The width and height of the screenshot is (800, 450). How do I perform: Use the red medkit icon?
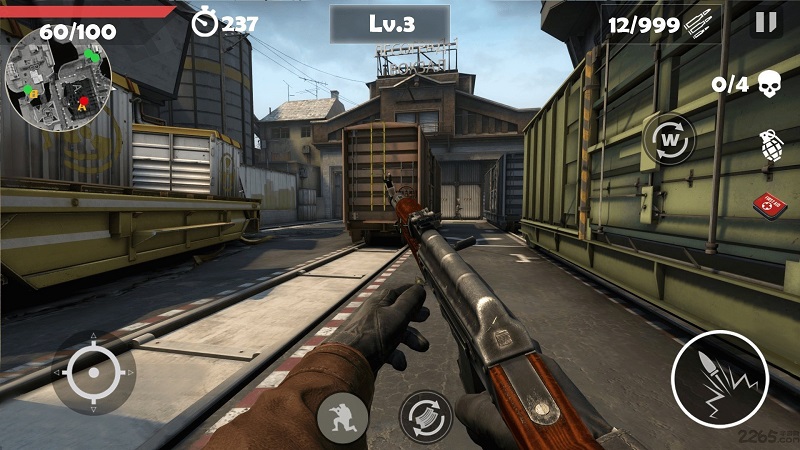tap(769, 203)
